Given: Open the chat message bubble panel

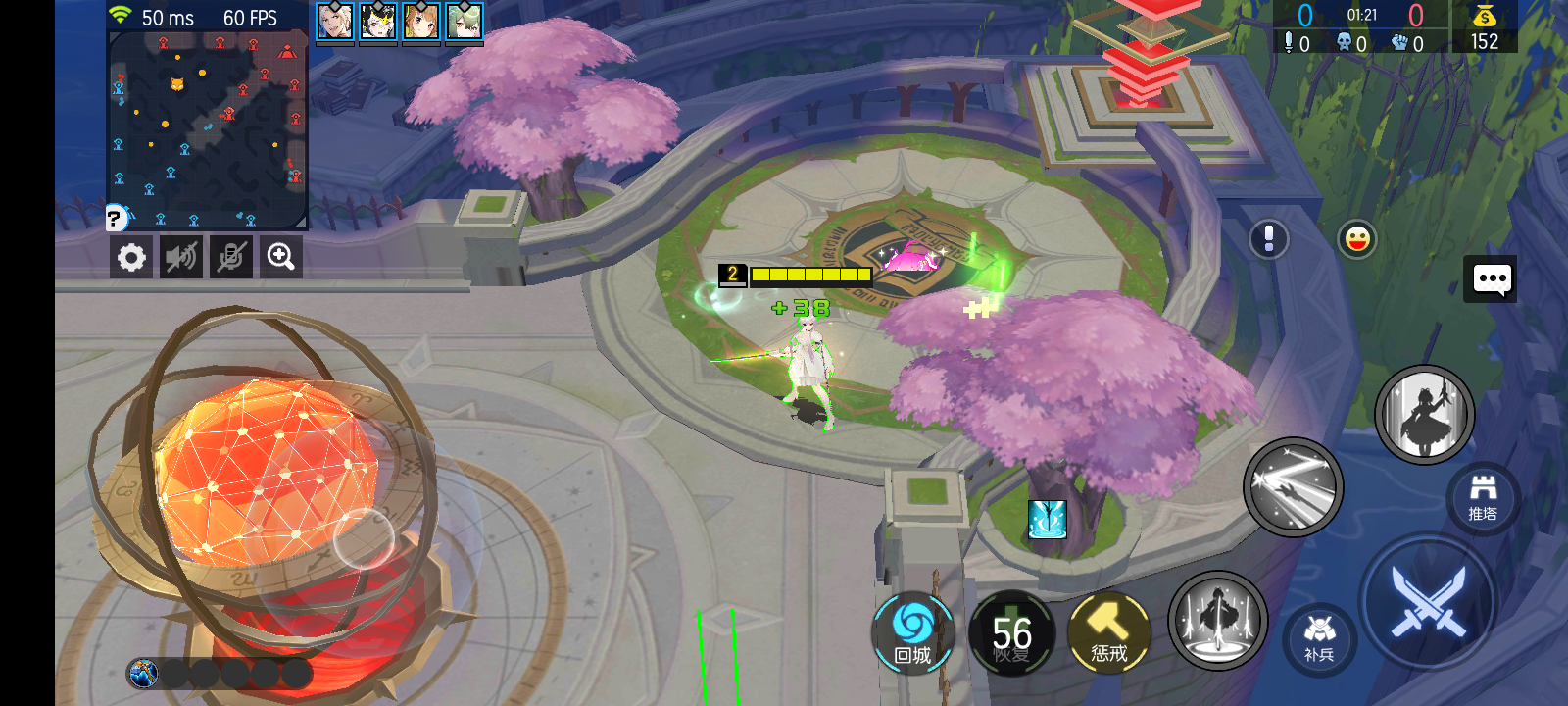Looking at the screenshot, I should click(1491, 279).
